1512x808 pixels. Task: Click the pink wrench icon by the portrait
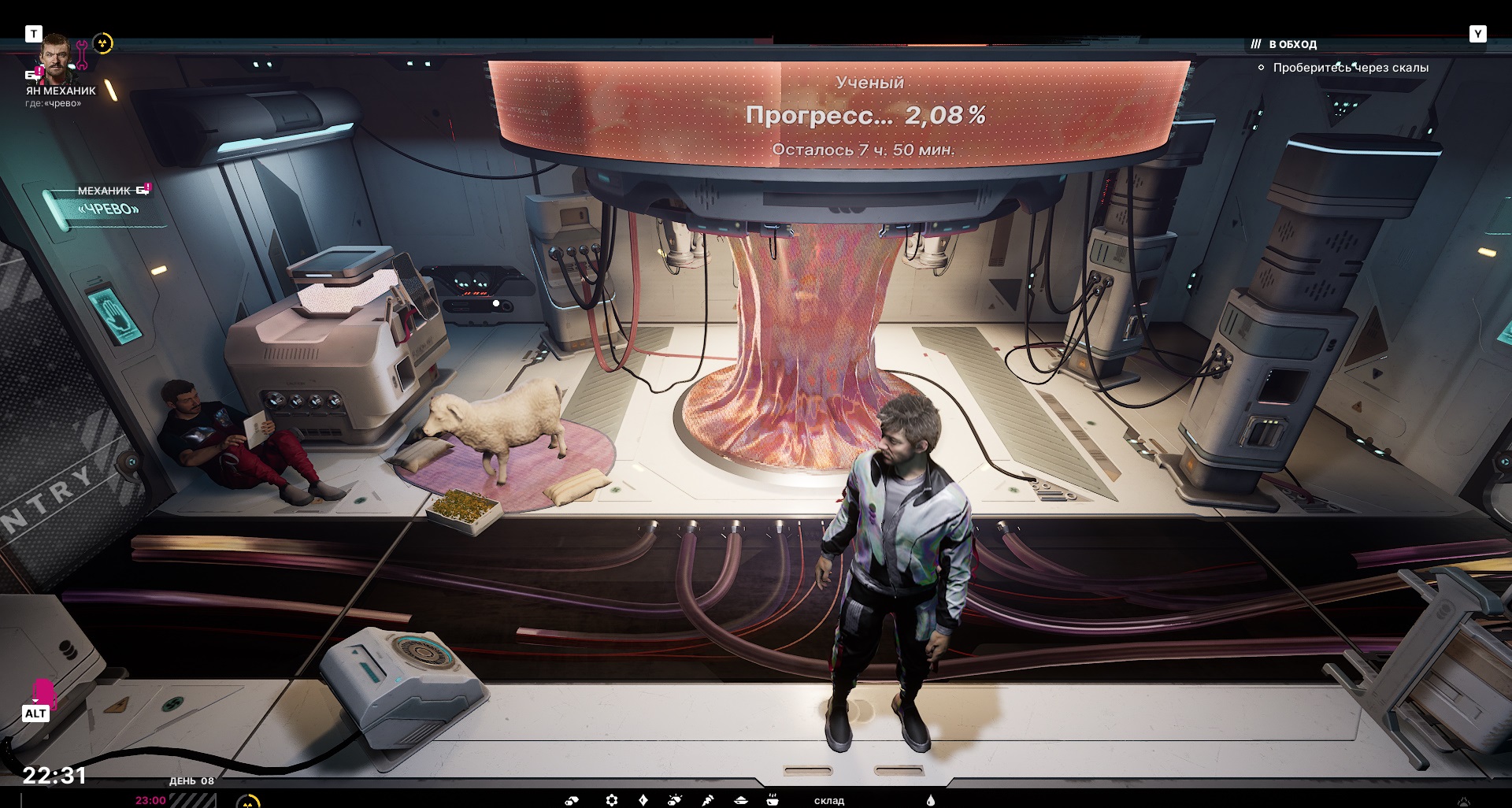tap(82, 55)
